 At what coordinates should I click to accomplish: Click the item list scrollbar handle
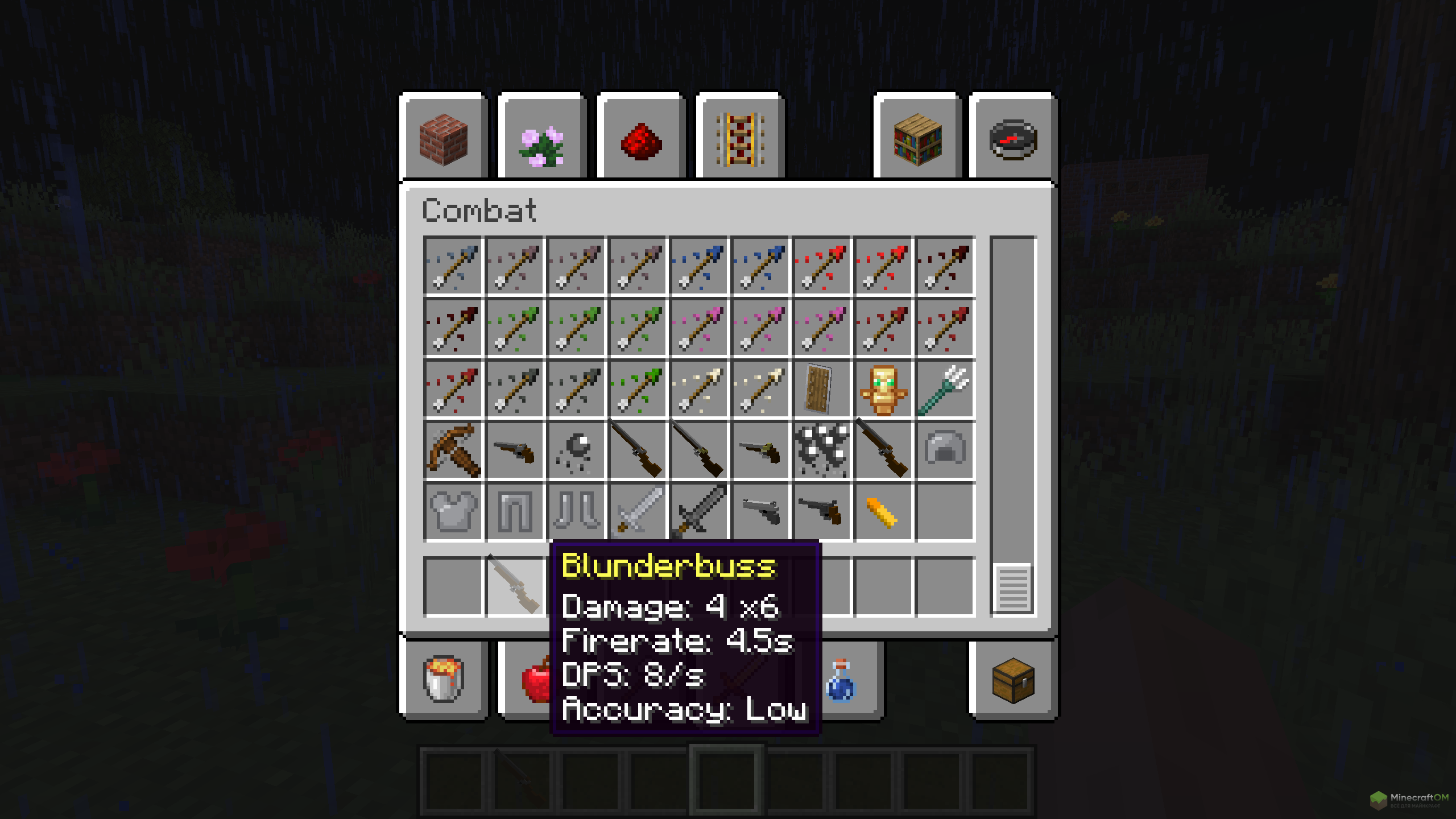point(1013,588)
